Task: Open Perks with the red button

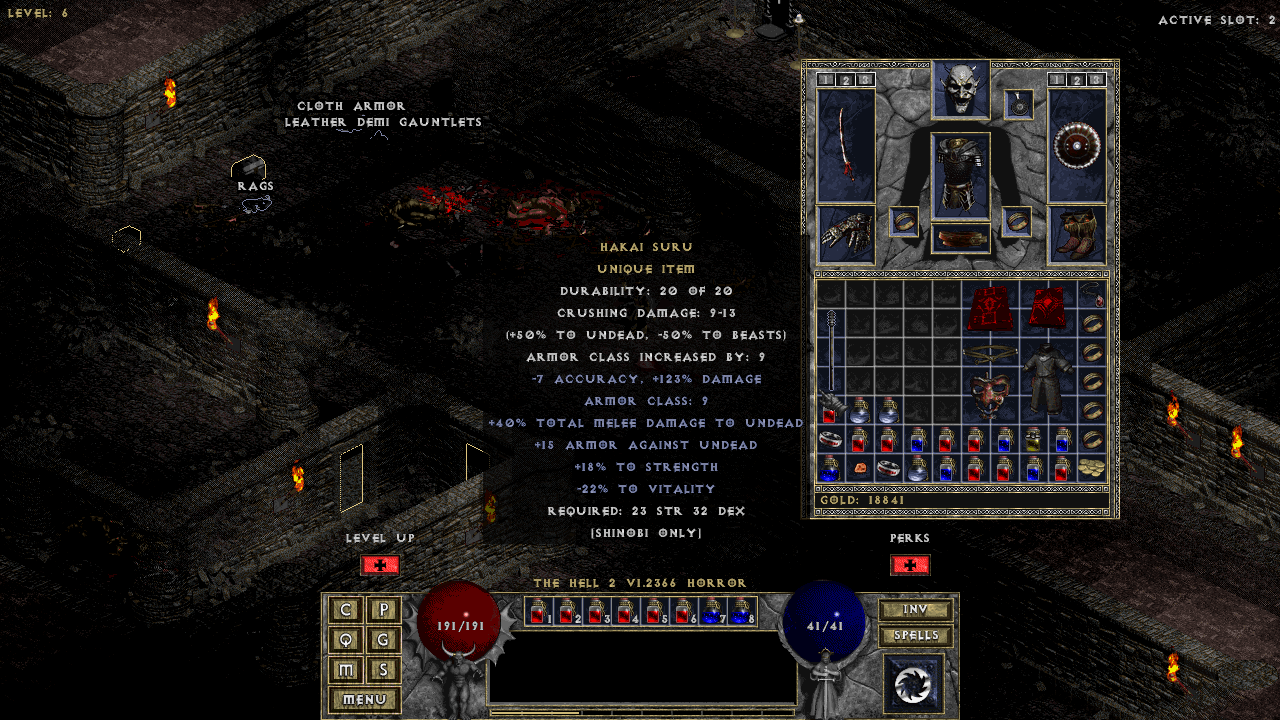Action: coord(910,565)
